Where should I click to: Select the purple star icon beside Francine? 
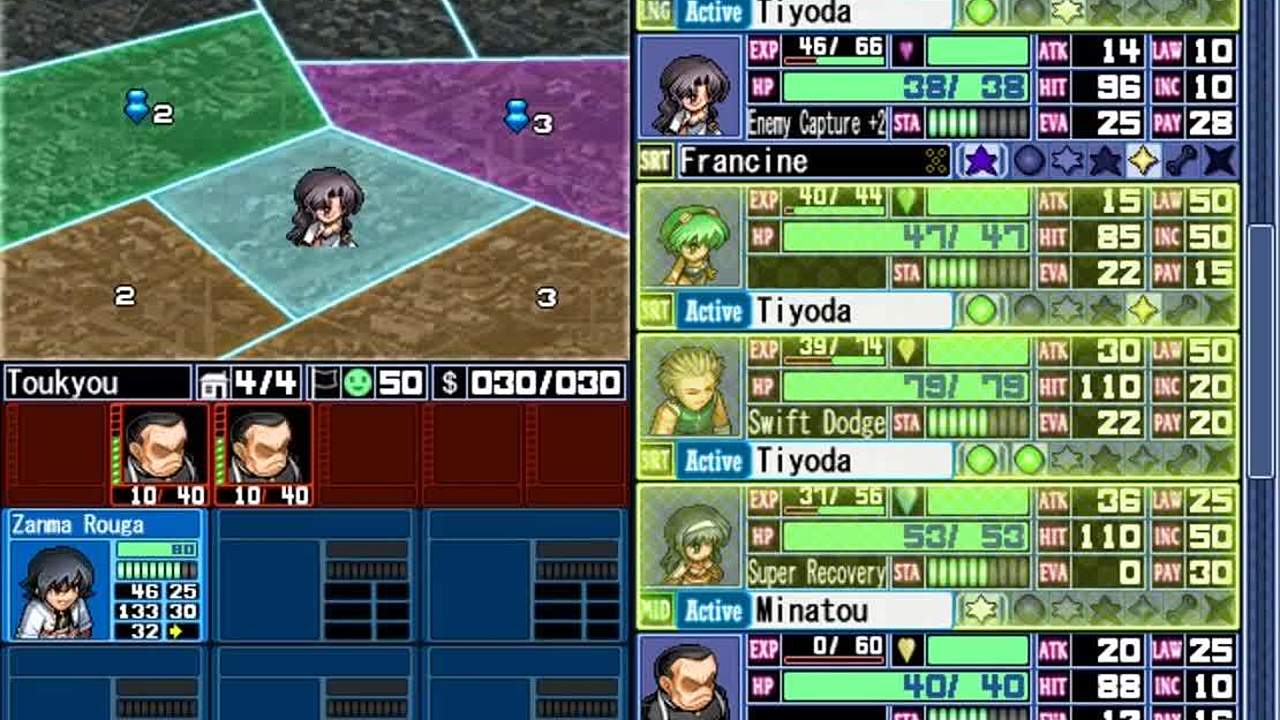click(981, 161)
